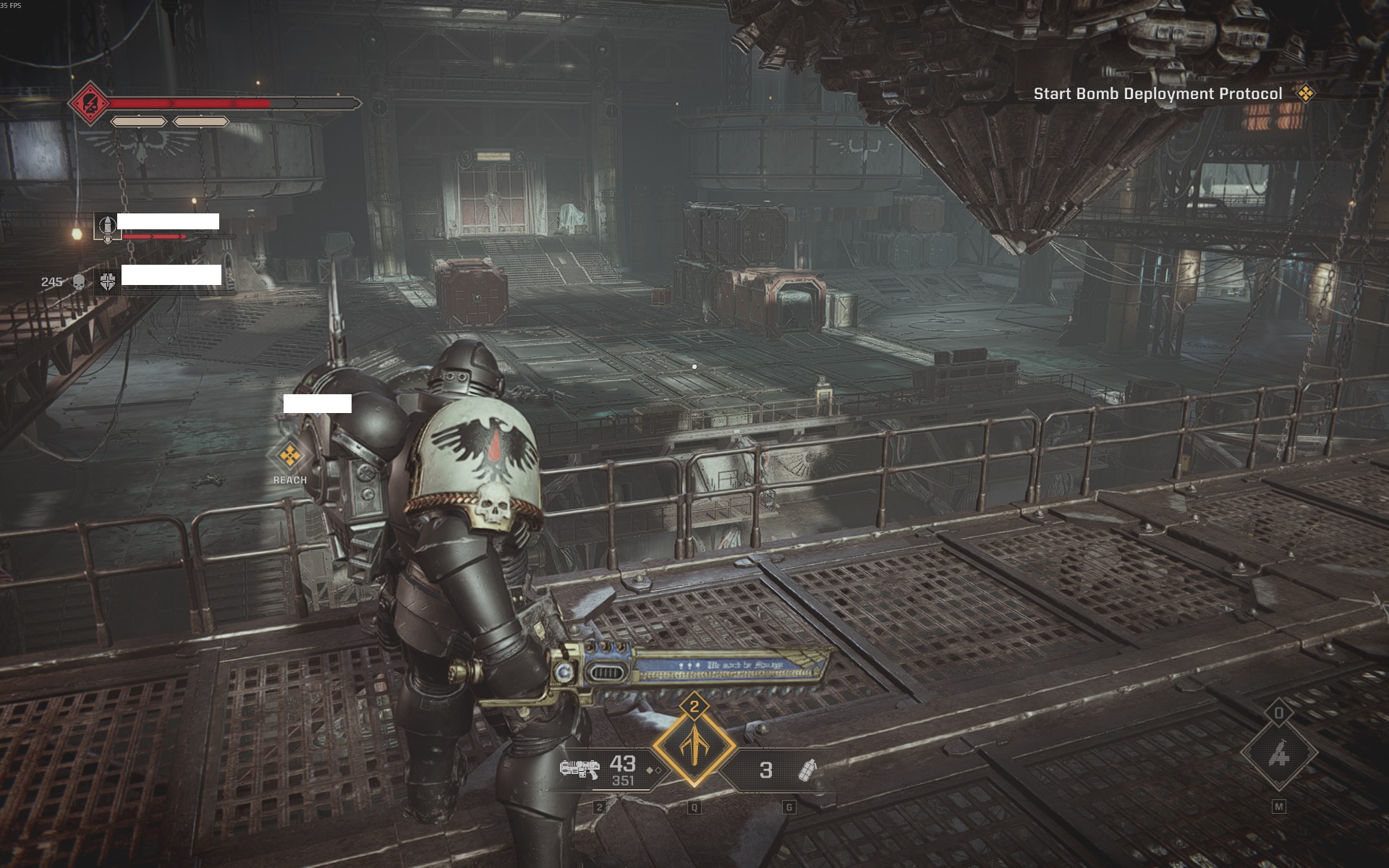Click the REACH objective waypoint marker
Screen dimensions: 1389x868
pyautogui.click(x=290, y=456)
